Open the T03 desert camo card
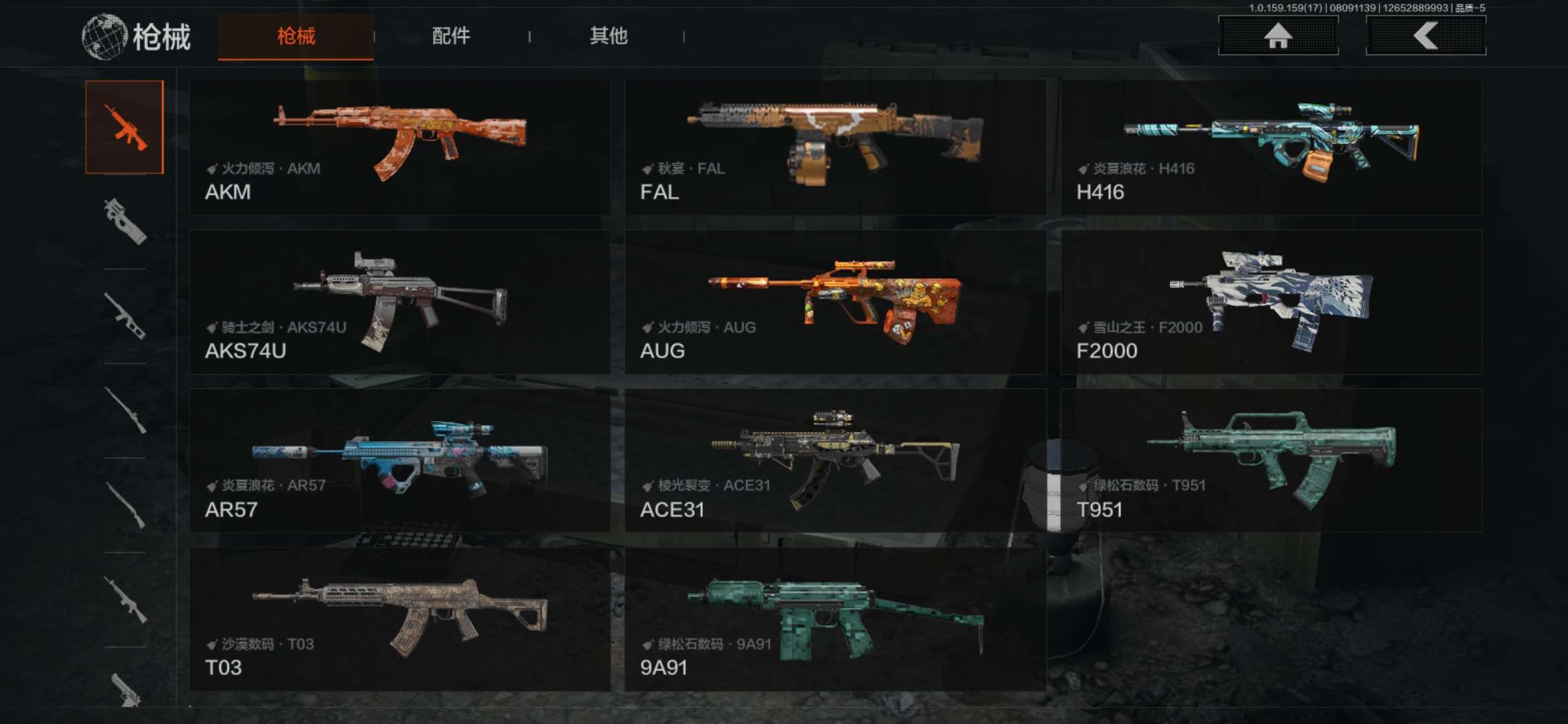Image resolution: width=1568 pixels, height=724 pixels. pyautogui.click(x=400, y=619)
